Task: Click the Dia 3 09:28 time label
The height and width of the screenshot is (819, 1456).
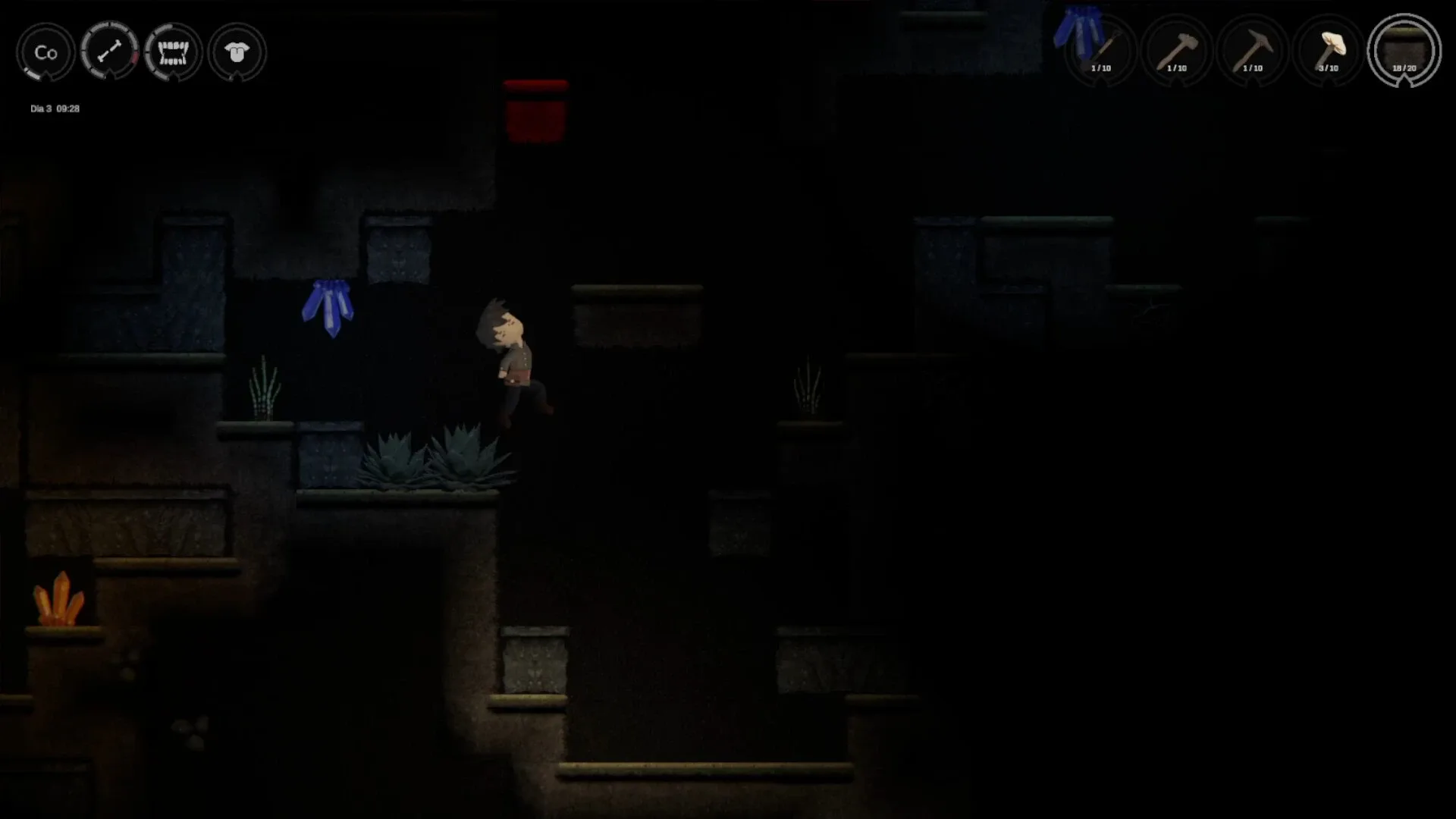Action: 55,108
